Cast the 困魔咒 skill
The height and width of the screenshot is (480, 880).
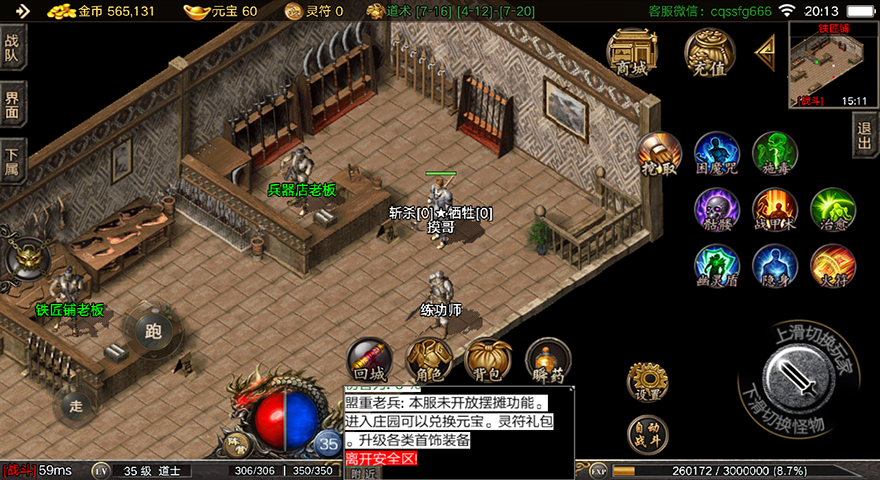717,155
